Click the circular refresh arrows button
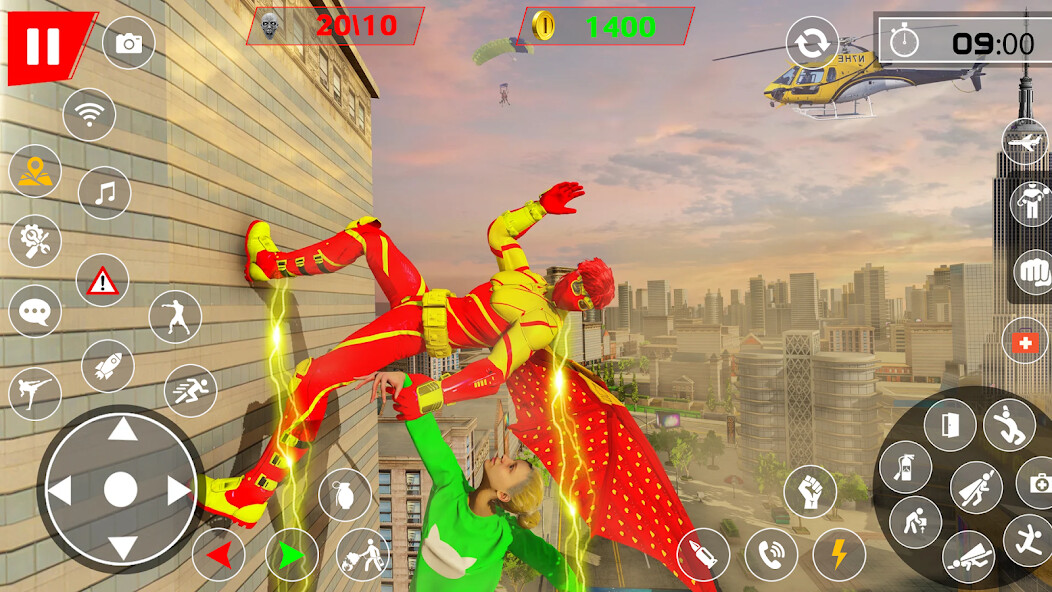 pos(812,43)
